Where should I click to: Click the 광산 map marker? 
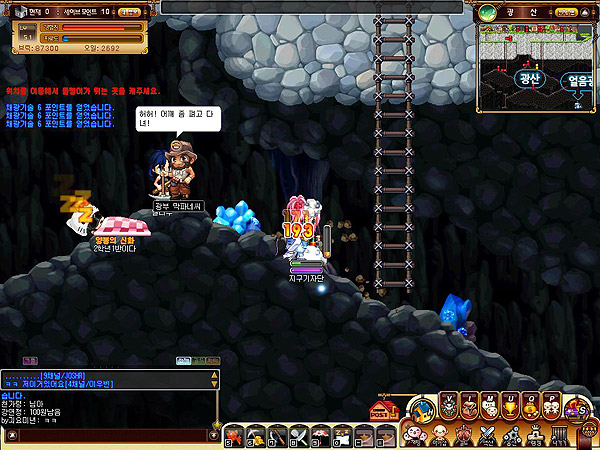coord(527,77)
